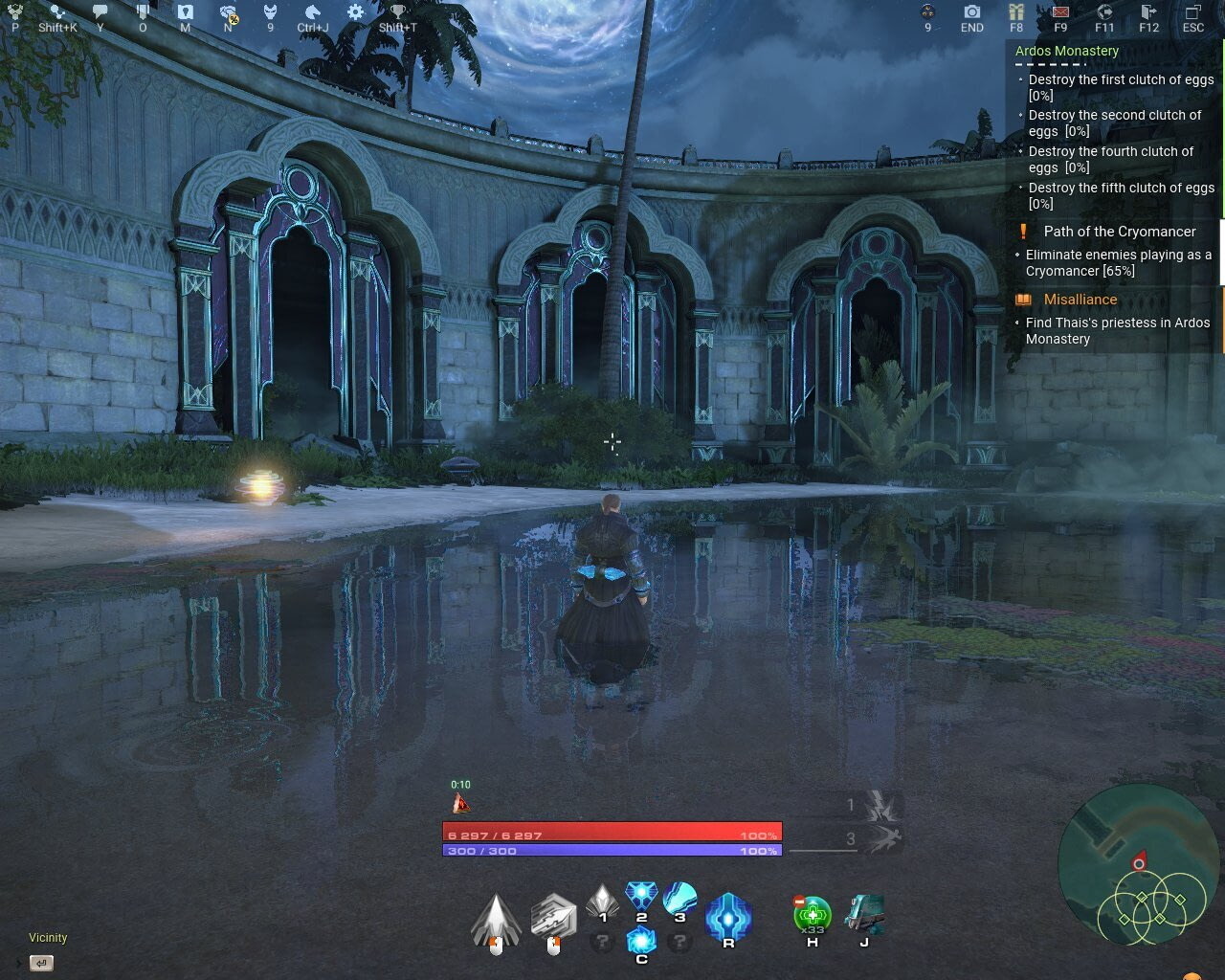Click the Misalliance quest entry
This screenshot has width=1225, height=980.
[1080, 300]
